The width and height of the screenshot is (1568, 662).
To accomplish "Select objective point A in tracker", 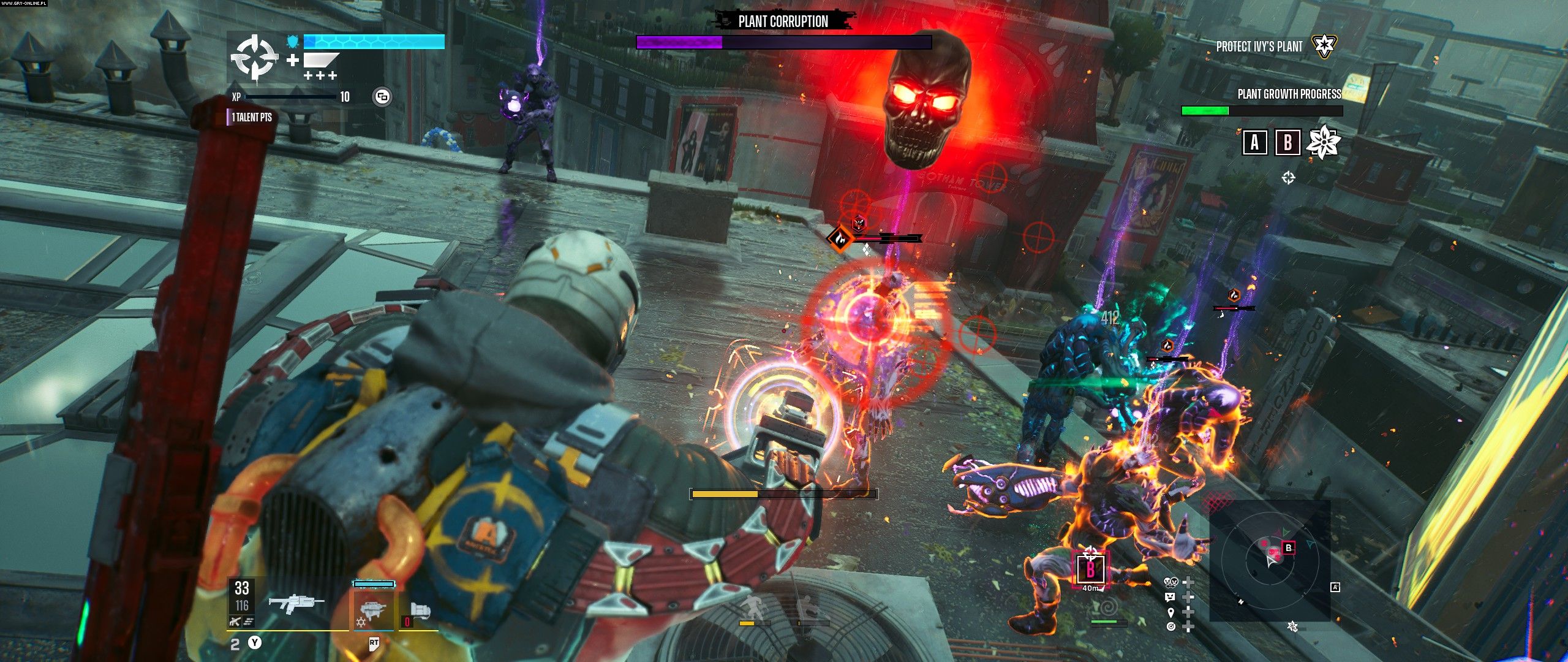I will tap(1254, 143).
